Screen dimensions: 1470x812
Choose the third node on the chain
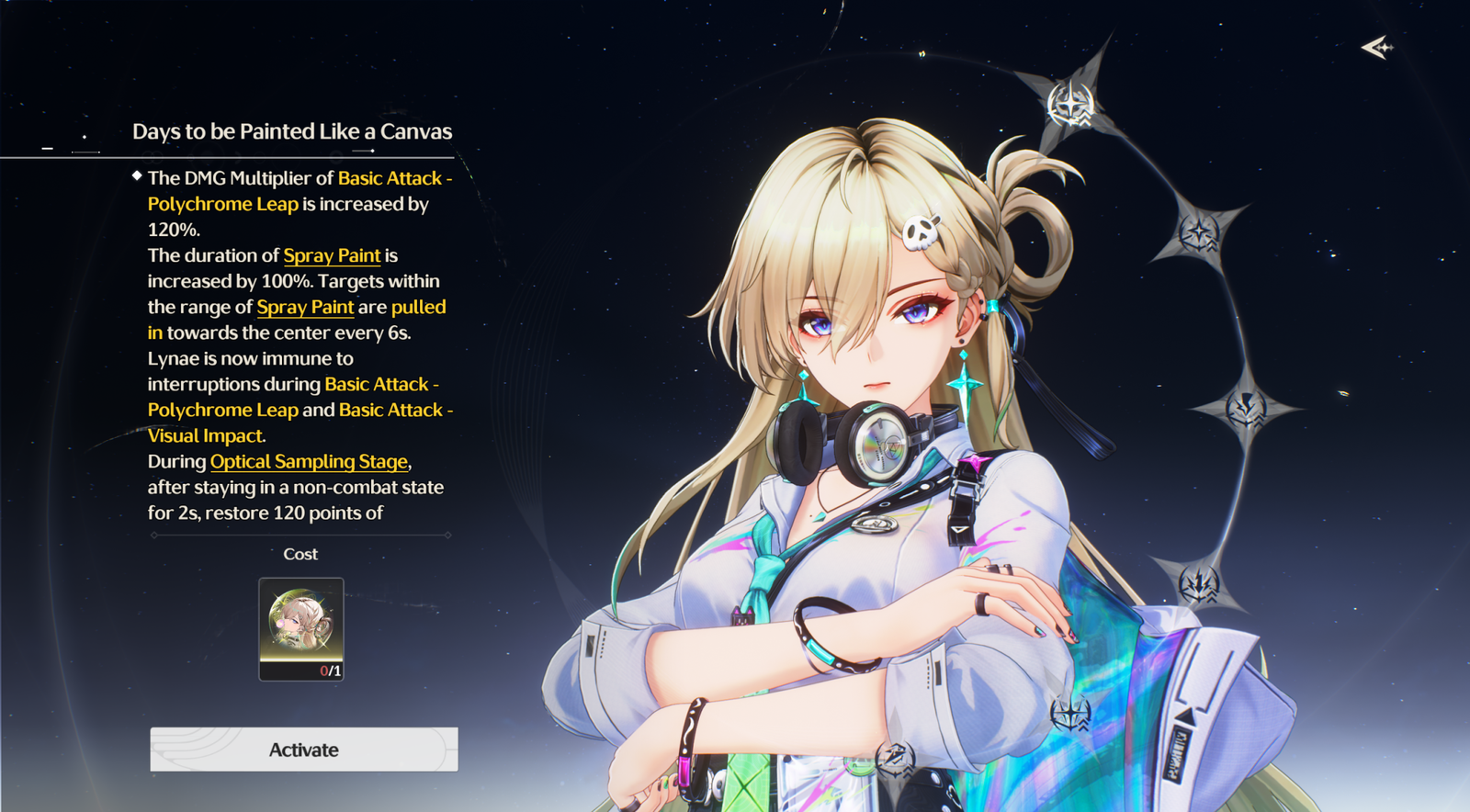pyautogui.click(x=1247, y=408)
